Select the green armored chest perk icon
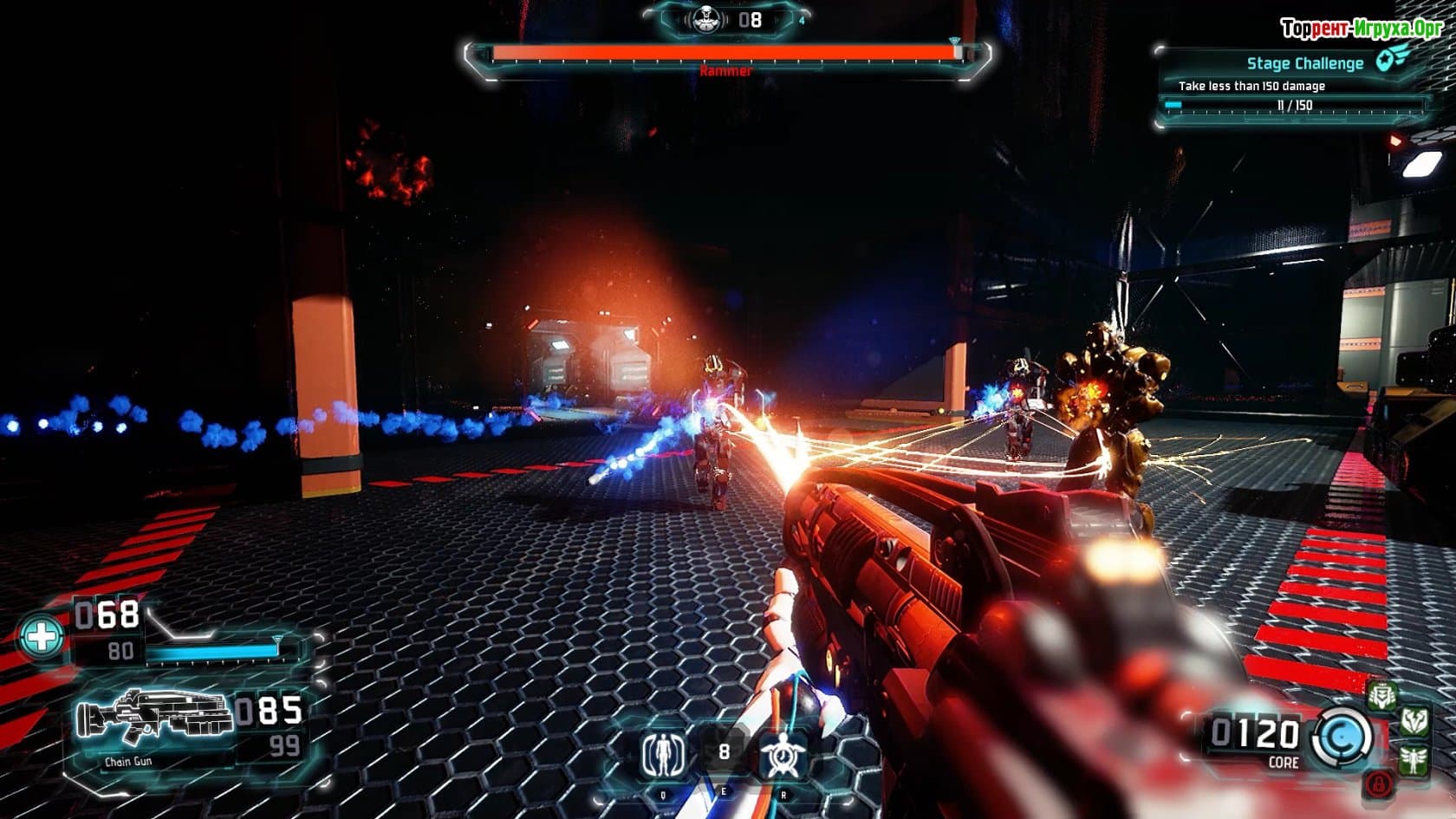This screenshot has height=819, width=1456. (x=1381, y=696)
